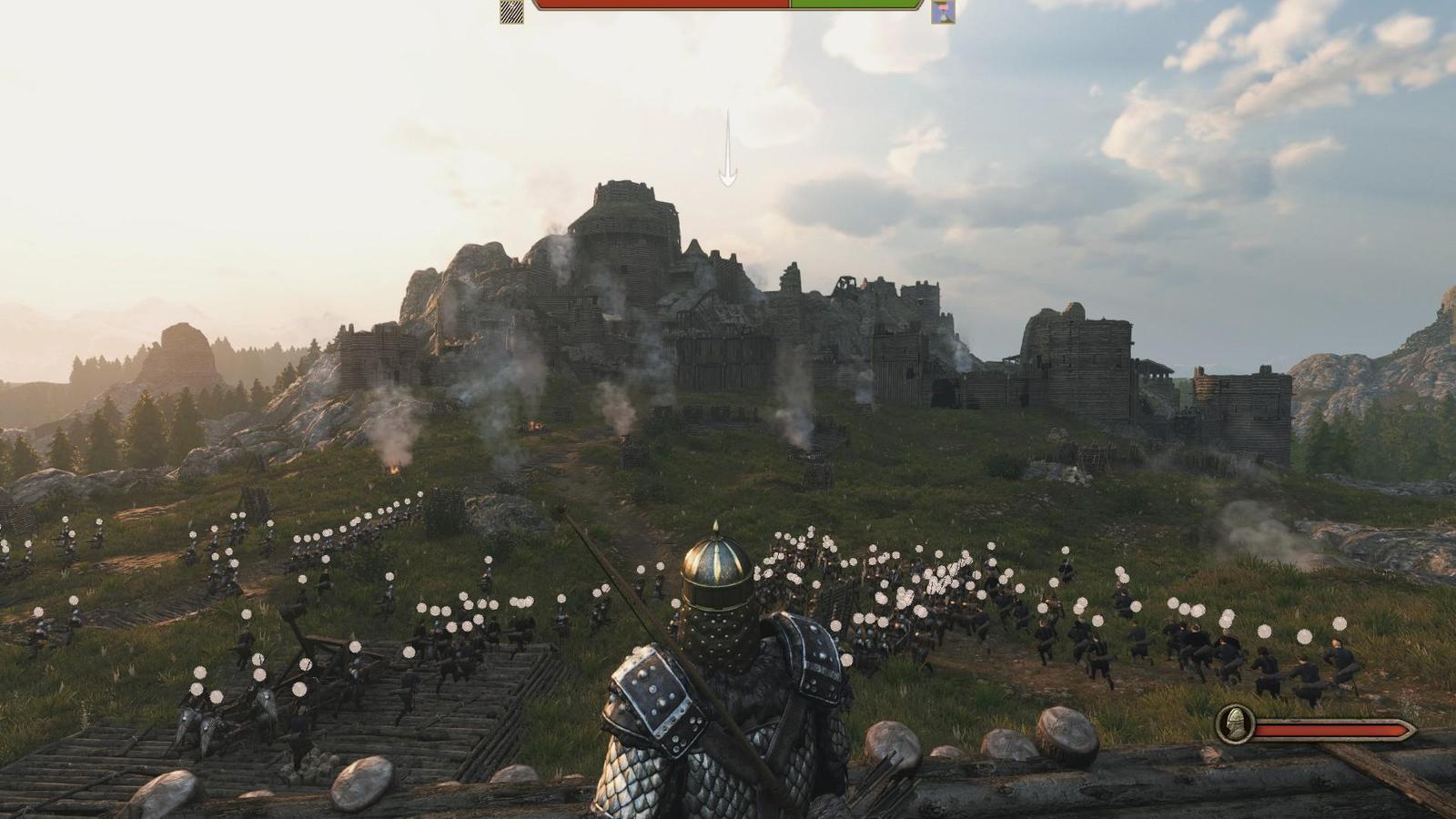
Task: Click the player helmet portrait icon bottom-right
Action: [x=1233, y=725]
